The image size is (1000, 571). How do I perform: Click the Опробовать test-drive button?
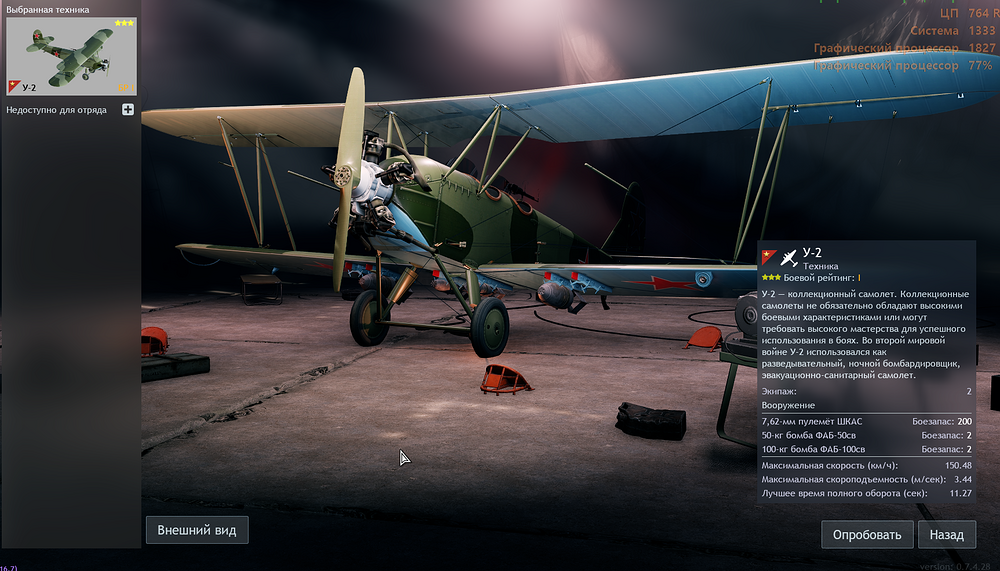pos(867,534)
